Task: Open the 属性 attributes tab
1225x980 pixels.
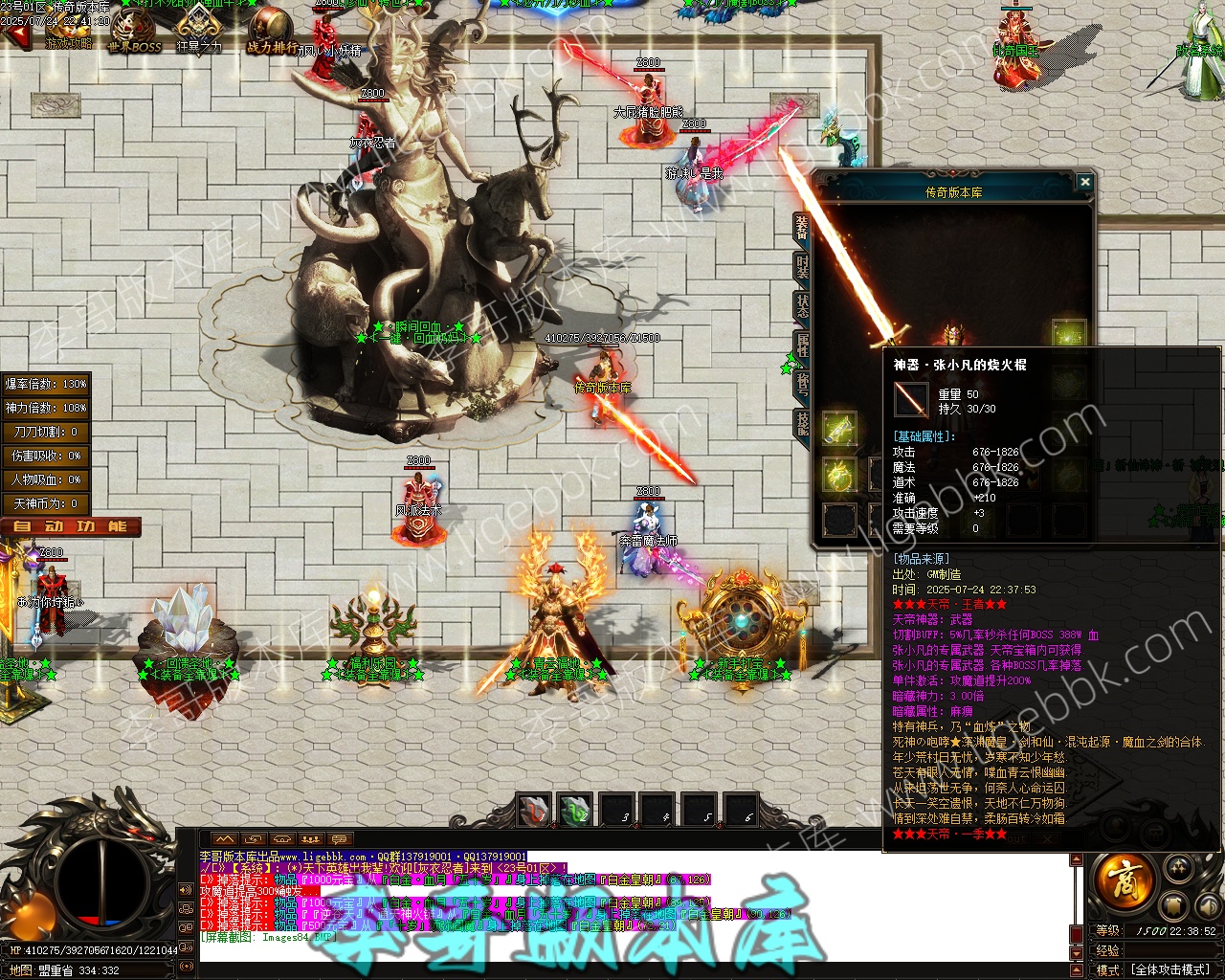Action: 802,345
